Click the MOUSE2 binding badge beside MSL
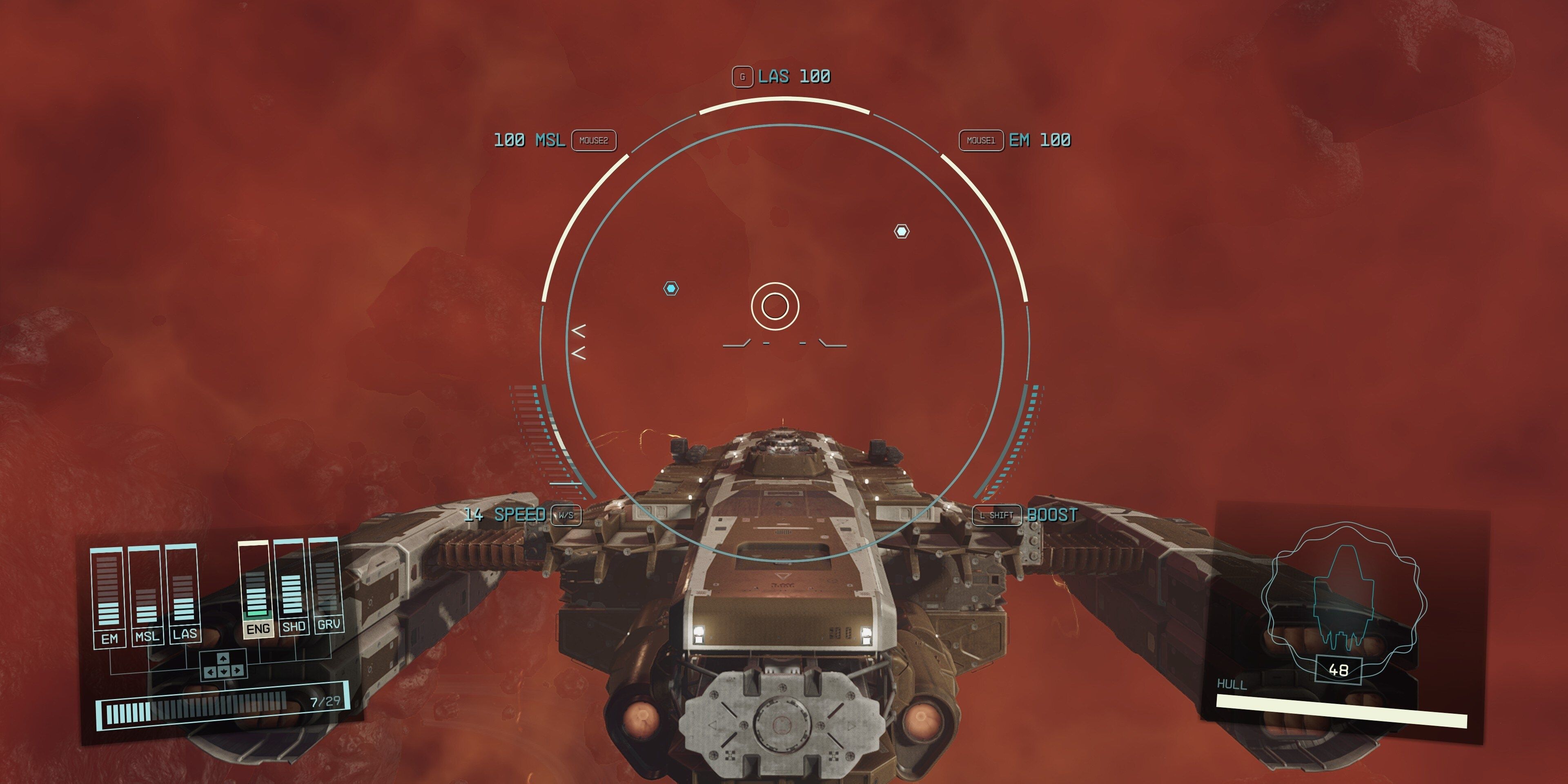Viewport: 1568px width, 784px height. 595,141
